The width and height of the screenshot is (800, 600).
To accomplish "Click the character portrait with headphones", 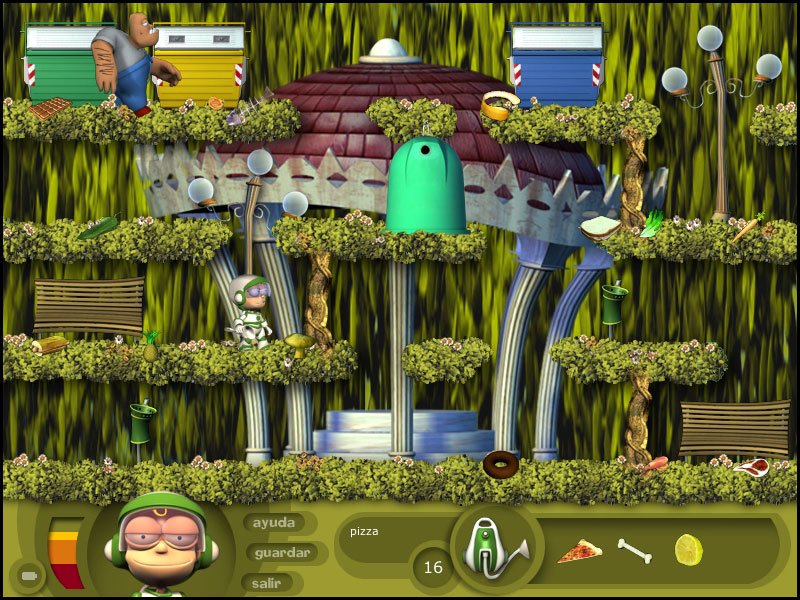I will click(x=161, y=545).
